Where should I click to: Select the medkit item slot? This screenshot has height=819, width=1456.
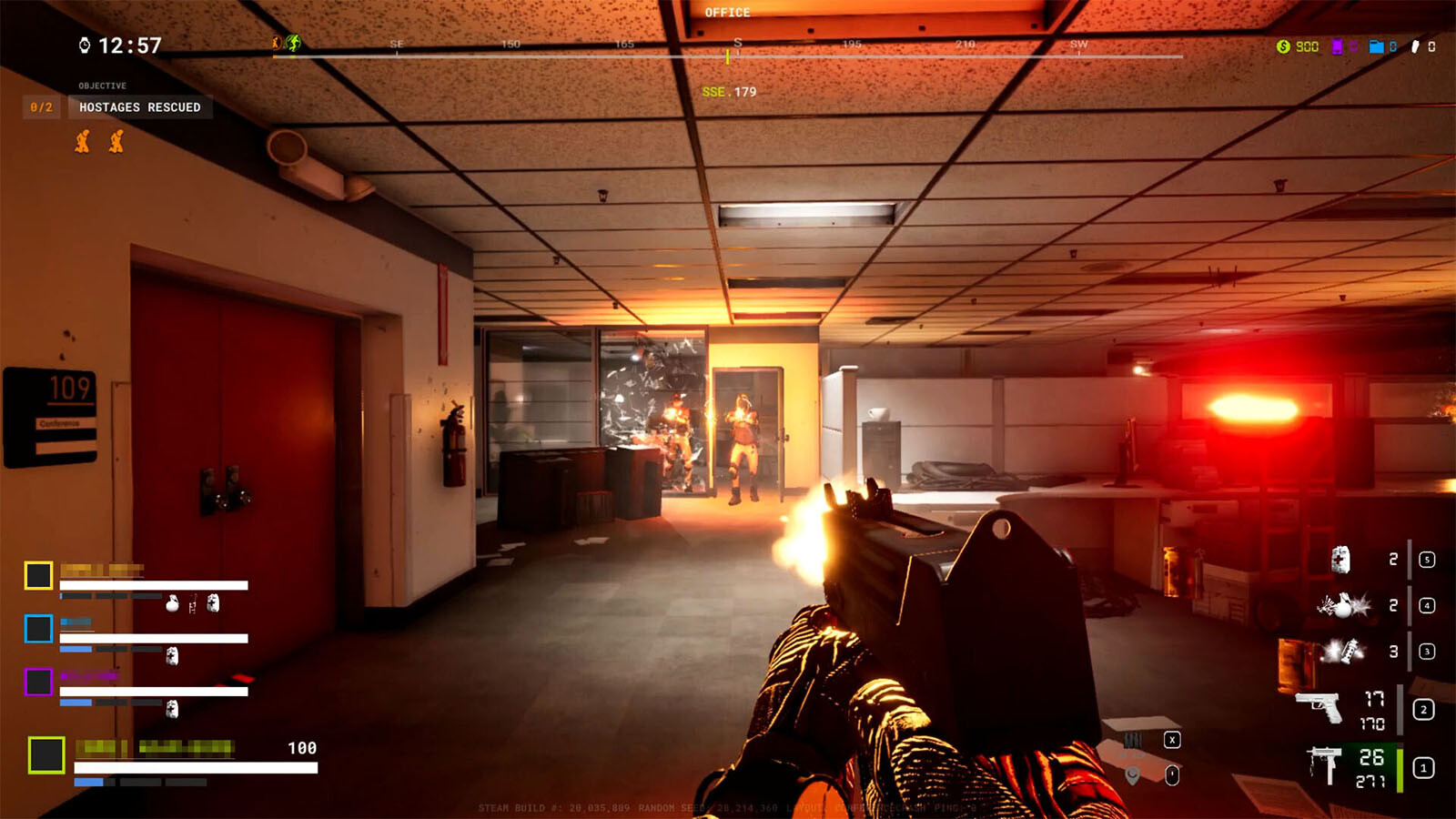[x=1340, y=559]
